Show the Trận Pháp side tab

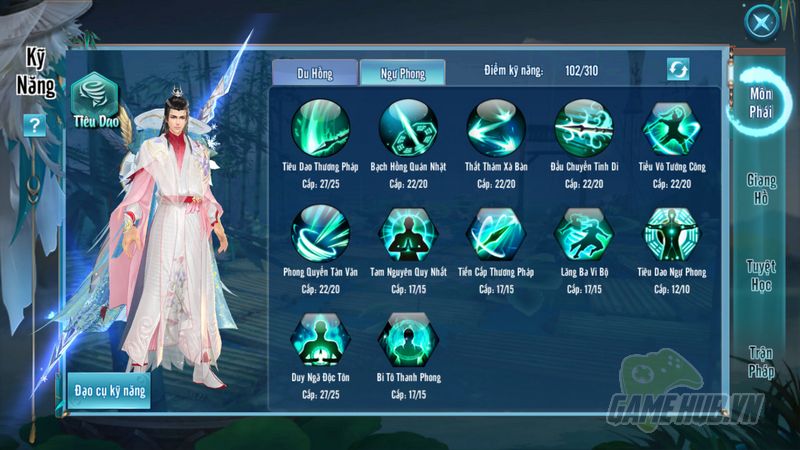762,361
